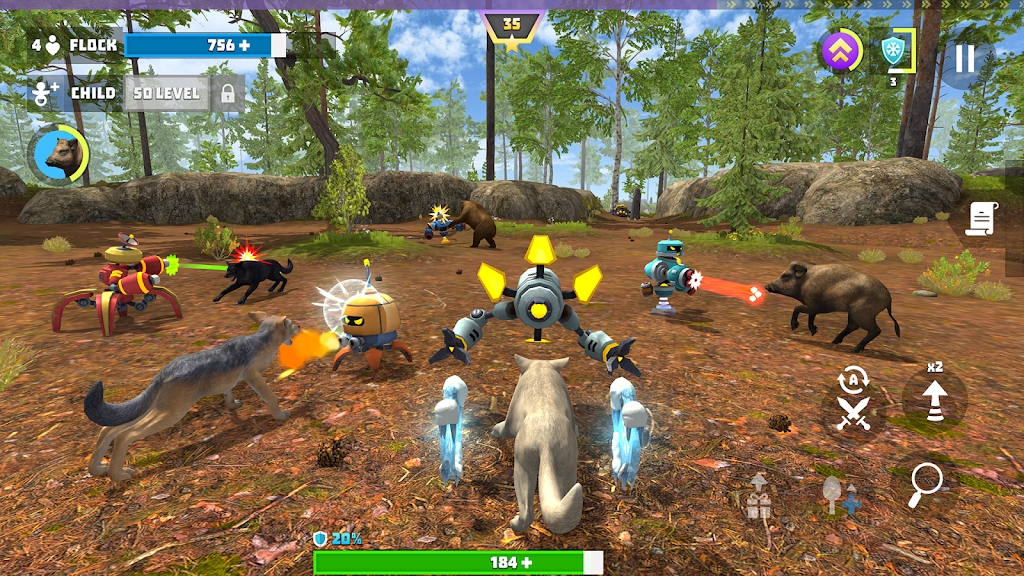Tap the crossed swords attack button
The image size is (1024, 576).
(x=853, y=413)
